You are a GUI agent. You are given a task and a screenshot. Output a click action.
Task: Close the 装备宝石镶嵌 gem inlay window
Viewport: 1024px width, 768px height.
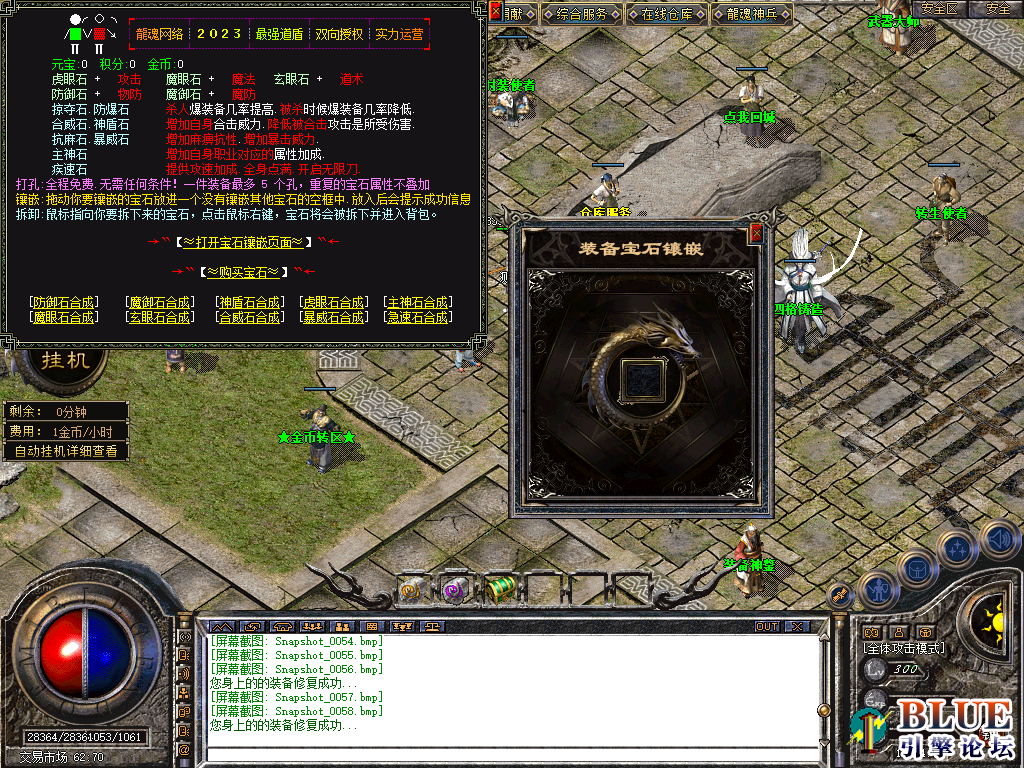point(756,233)
